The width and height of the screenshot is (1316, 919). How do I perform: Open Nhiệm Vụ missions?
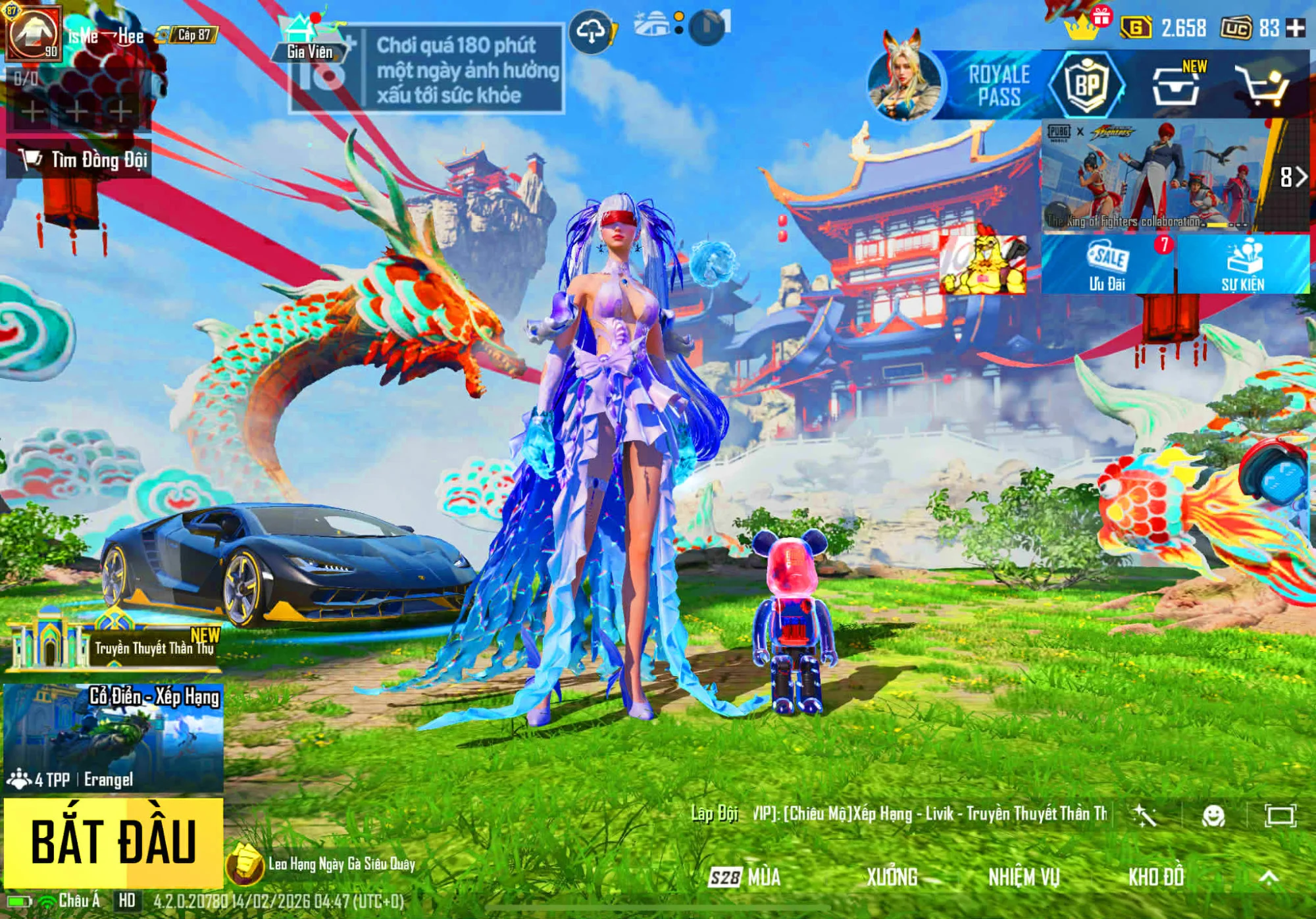click(x=1023, y=877)
